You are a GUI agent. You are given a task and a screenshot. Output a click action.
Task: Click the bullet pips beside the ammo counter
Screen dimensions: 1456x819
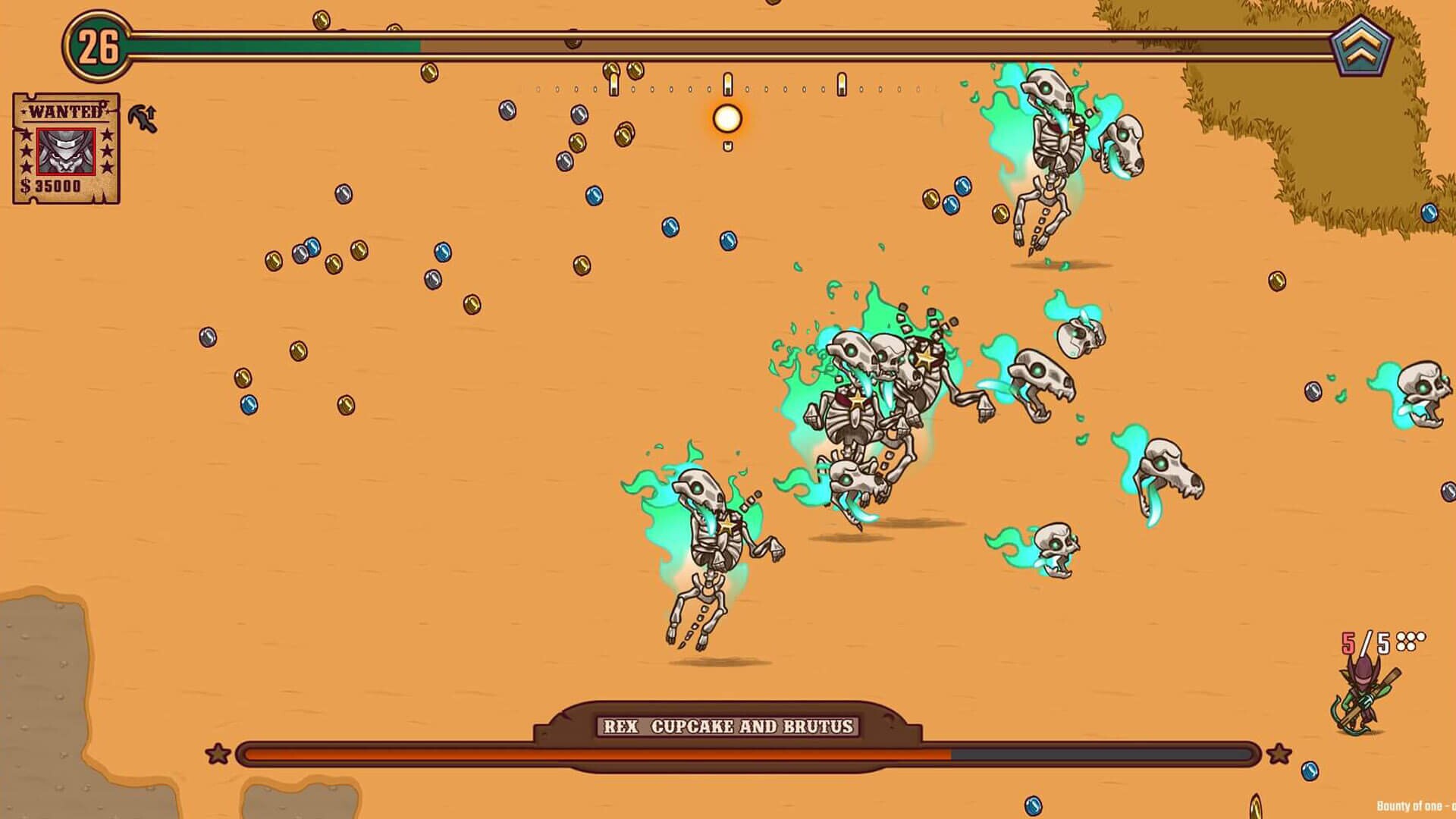[1410, 641]
